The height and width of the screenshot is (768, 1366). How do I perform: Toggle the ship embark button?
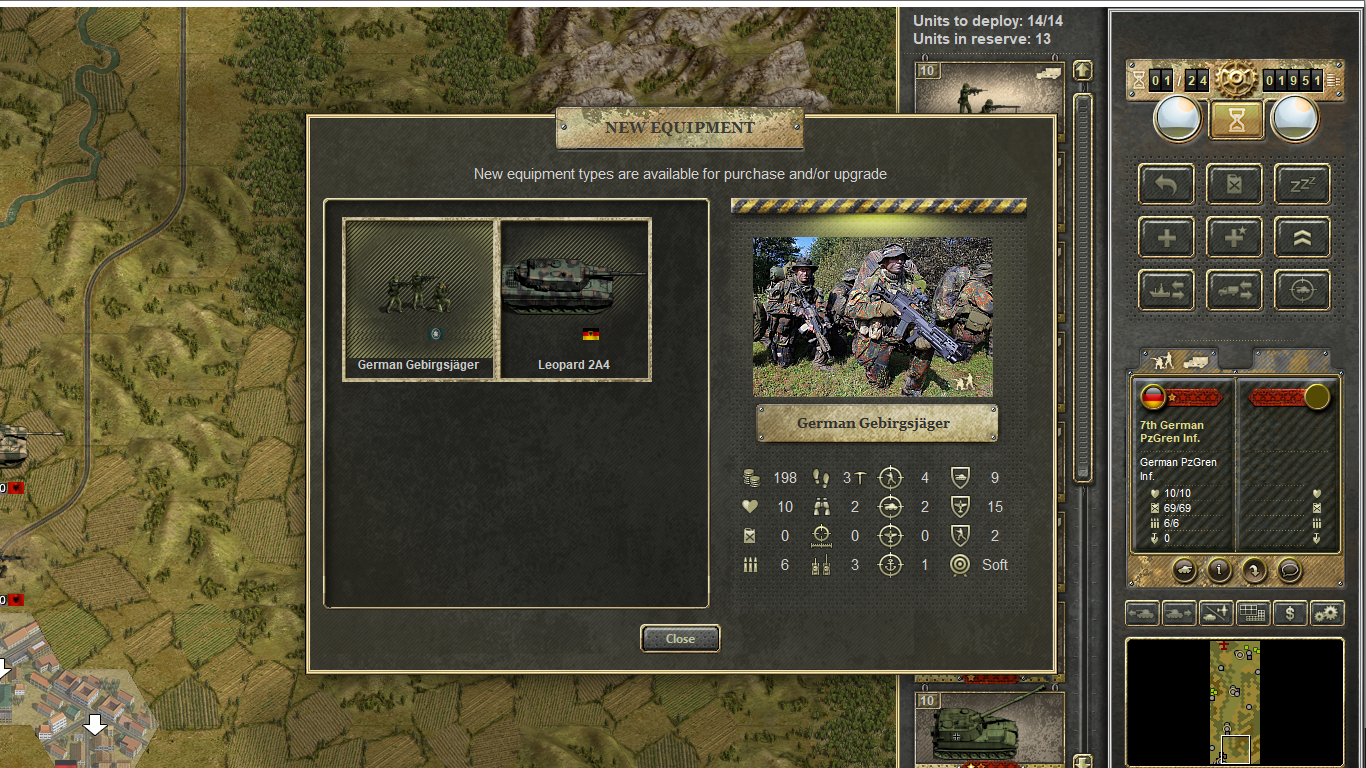(1166, 291)
